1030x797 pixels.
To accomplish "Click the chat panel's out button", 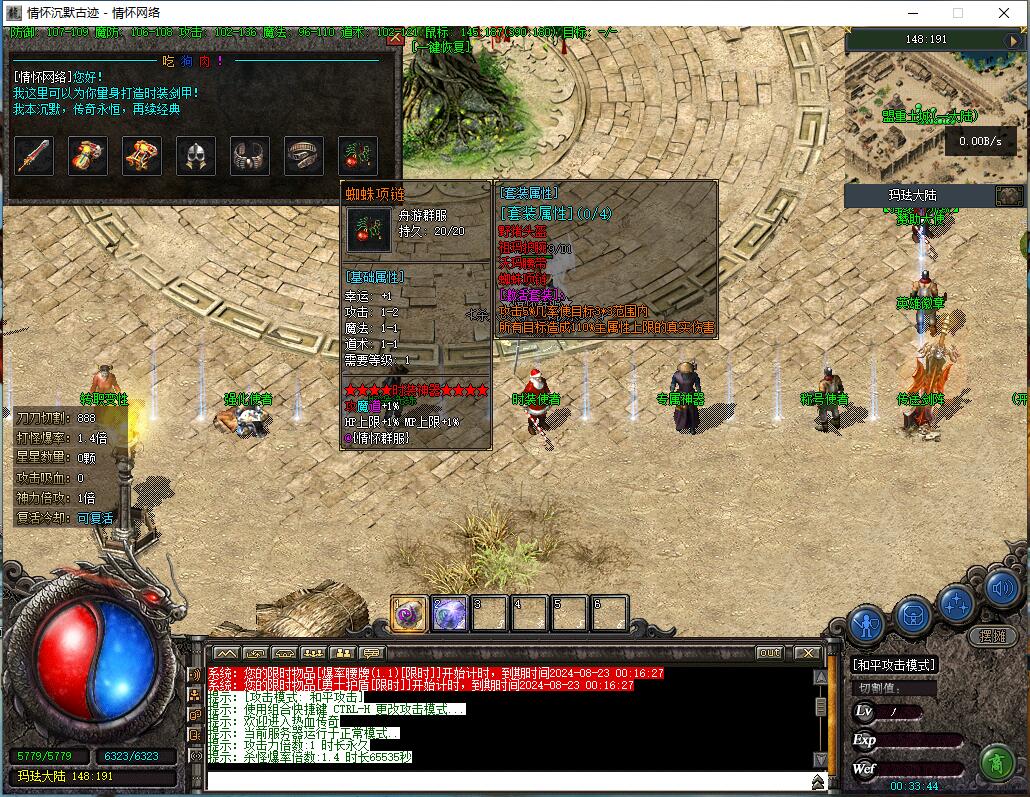I will (769, 653).
